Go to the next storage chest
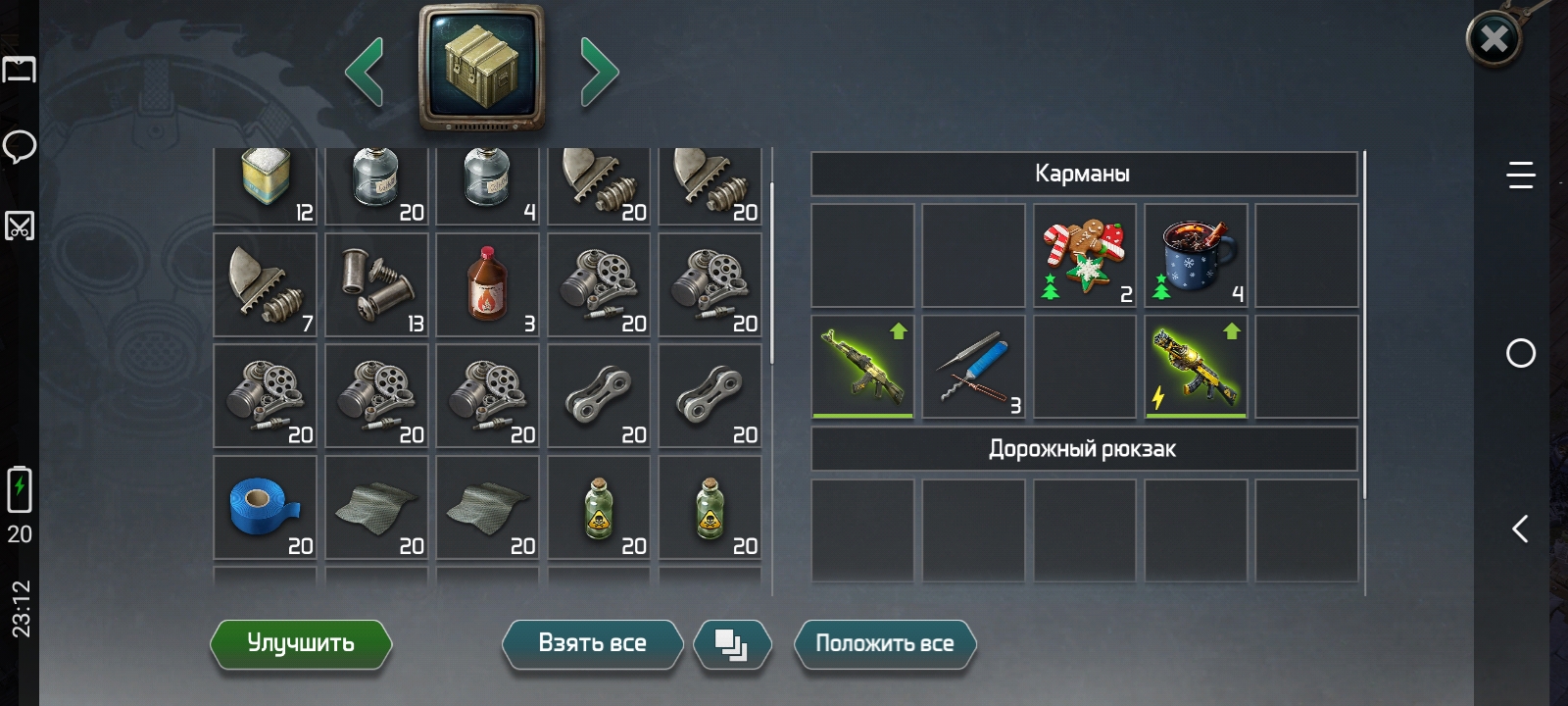This screenshot has height=706, width=1568. pyautogui.click(x=599, y=71)
